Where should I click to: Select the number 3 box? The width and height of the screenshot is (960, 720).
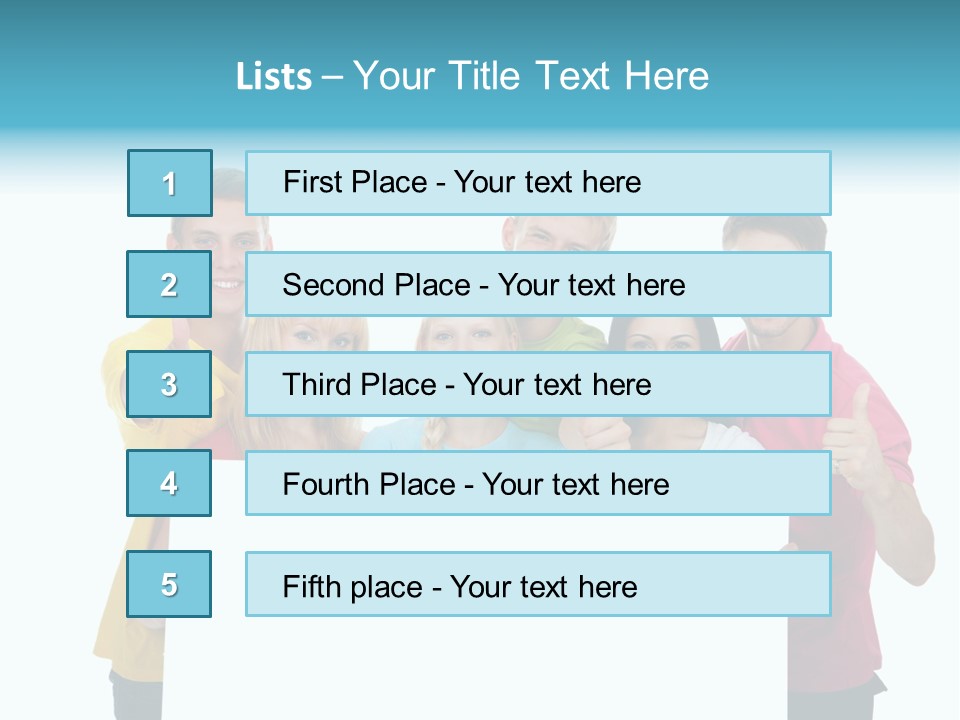click(170, 384)
